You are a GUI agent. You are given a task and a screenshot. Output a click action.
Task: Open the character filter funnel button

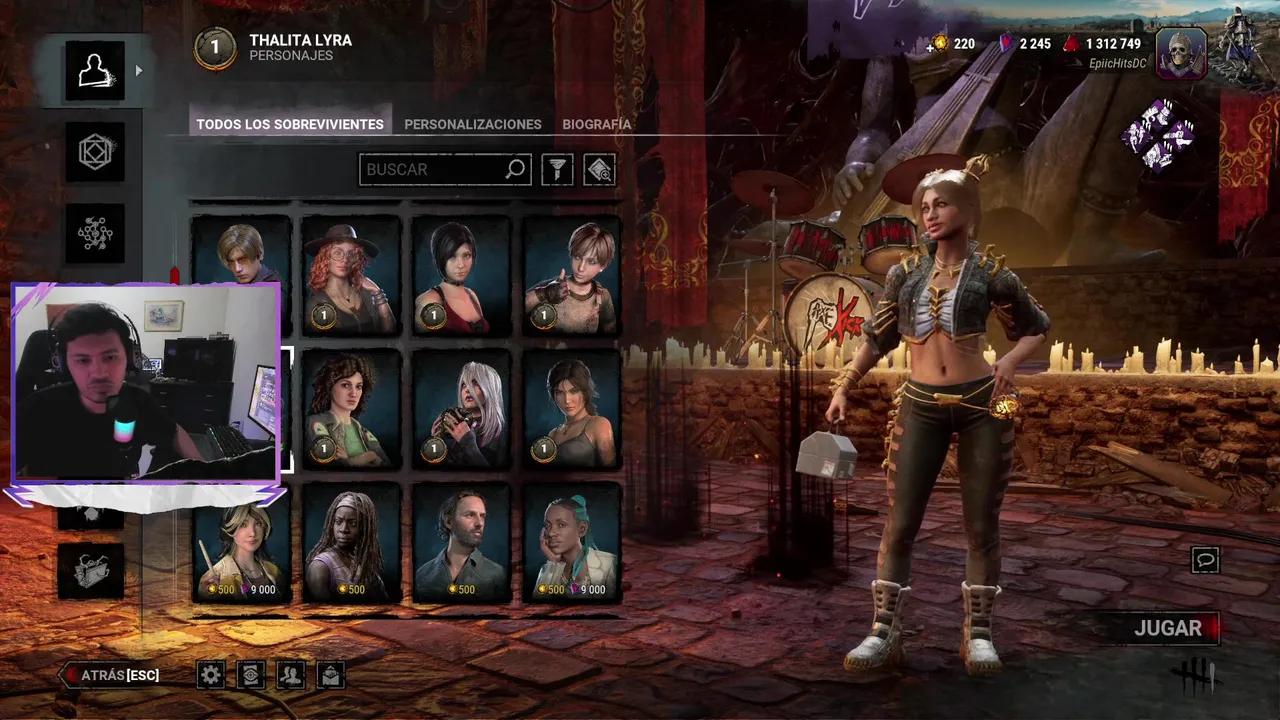557,169
